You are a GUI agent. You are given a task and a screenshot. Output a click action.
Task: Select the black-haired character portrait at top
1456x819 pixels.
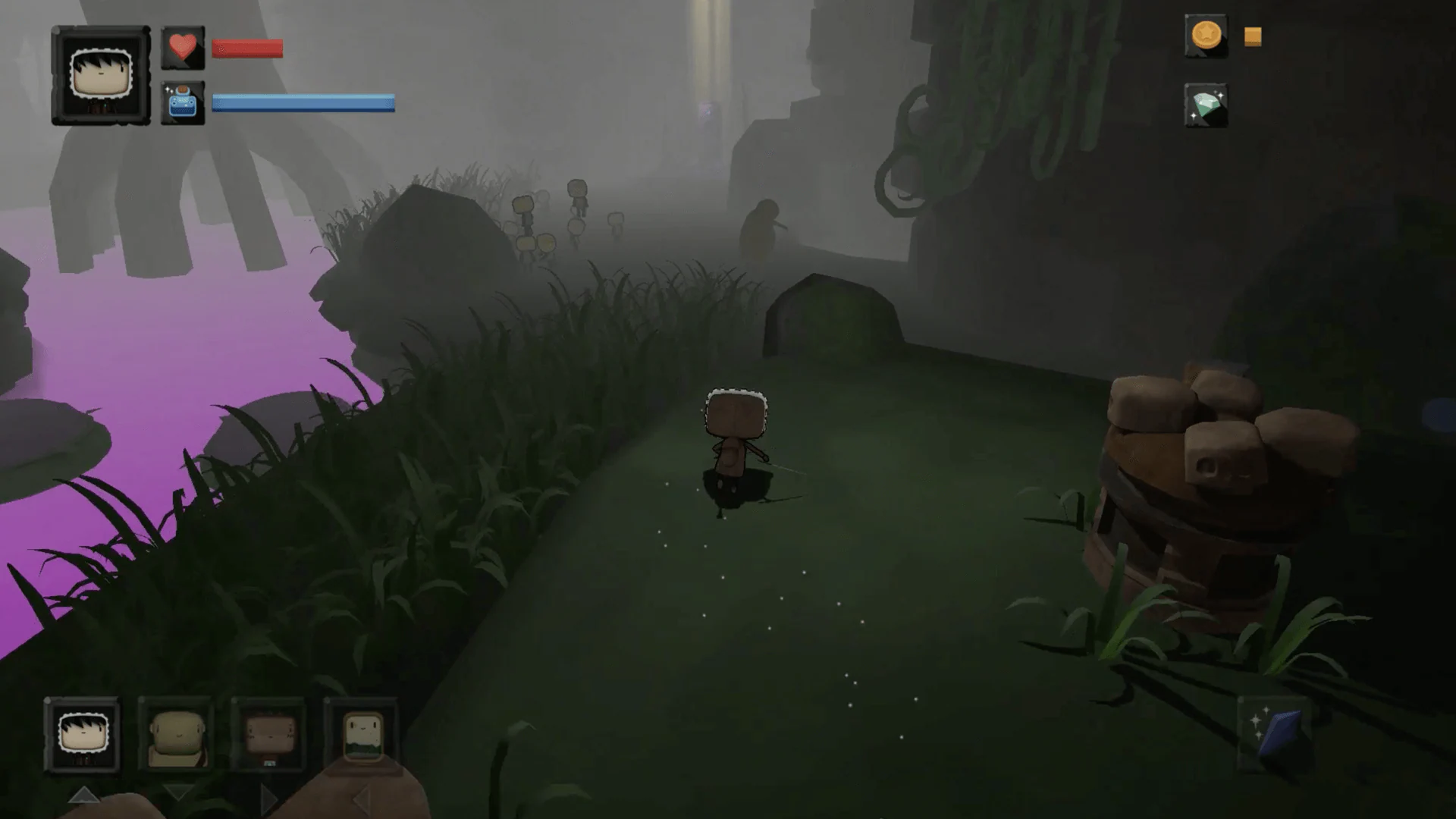pos(101,75)
